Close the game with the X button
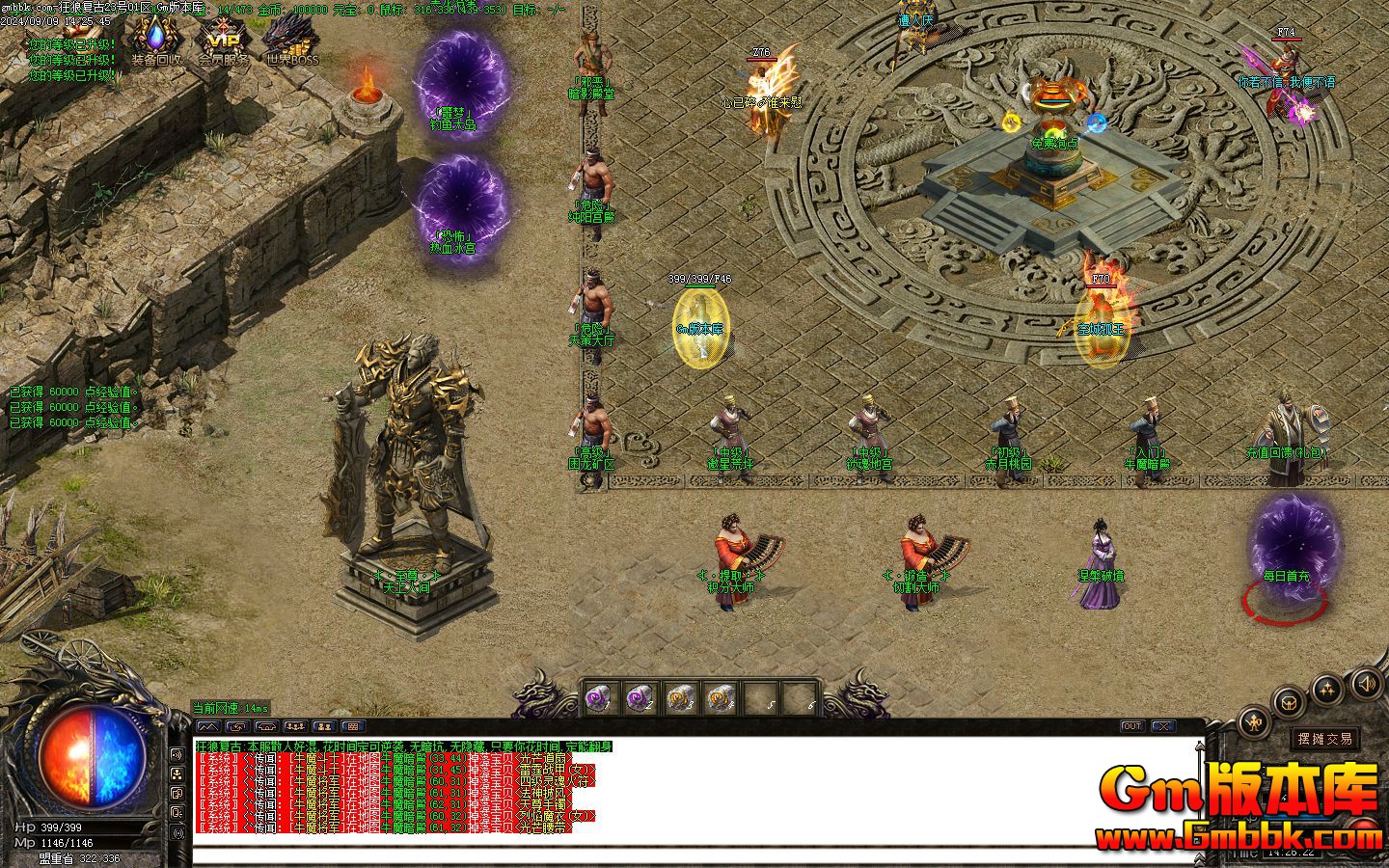This screenshot has height=868, width=1389. click(1163, 726)
